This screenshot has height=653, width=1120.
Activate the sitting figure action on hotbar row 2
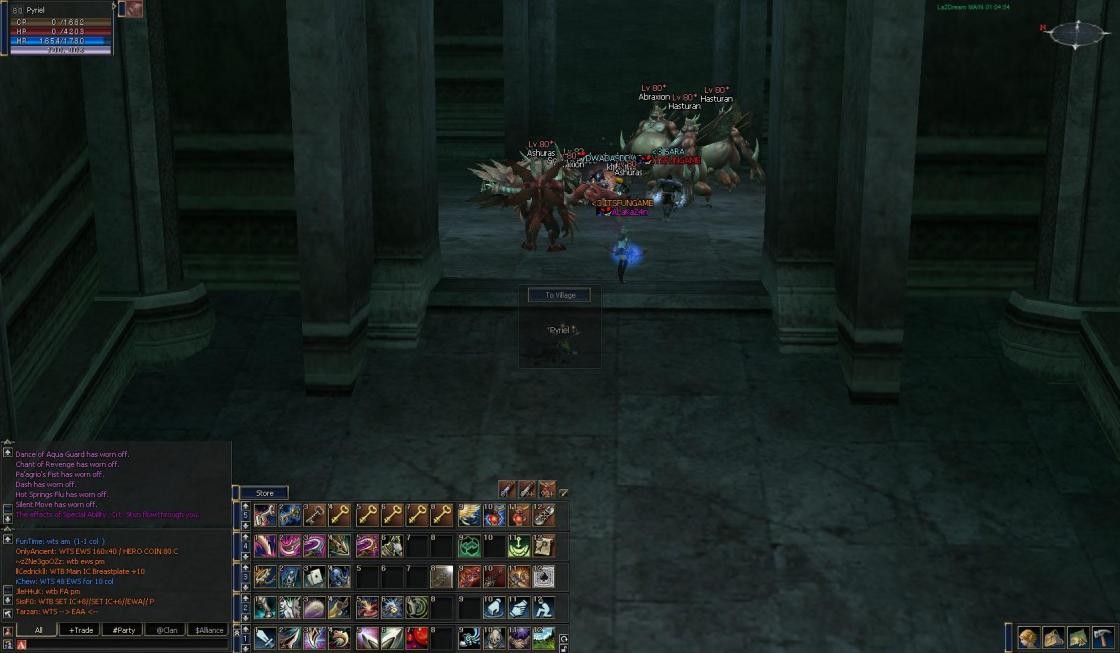pyautogui.click(x=544, y=607)
